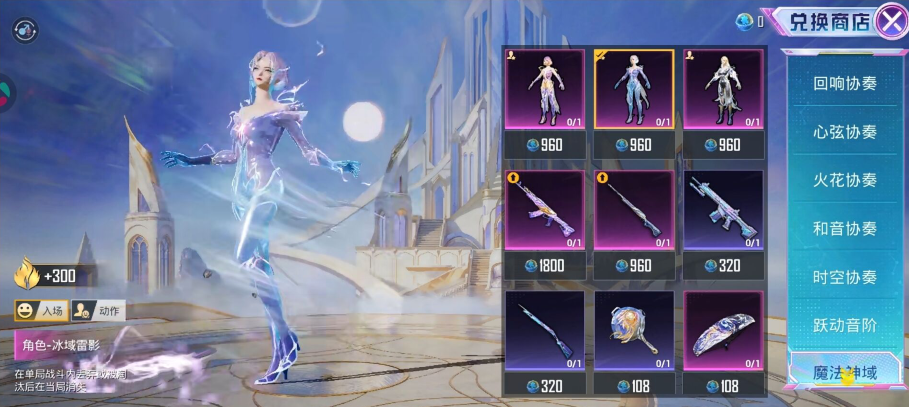
Task: Select the pink-gold outfit costing 960
Action: 545,90
